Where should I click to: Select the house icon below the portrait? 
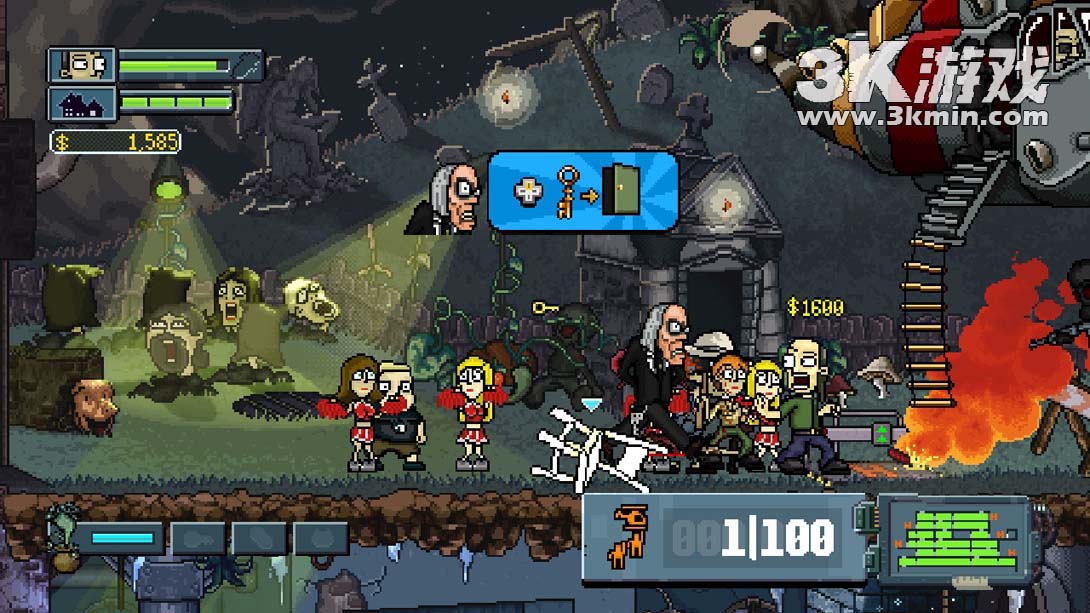click(82, 102)
